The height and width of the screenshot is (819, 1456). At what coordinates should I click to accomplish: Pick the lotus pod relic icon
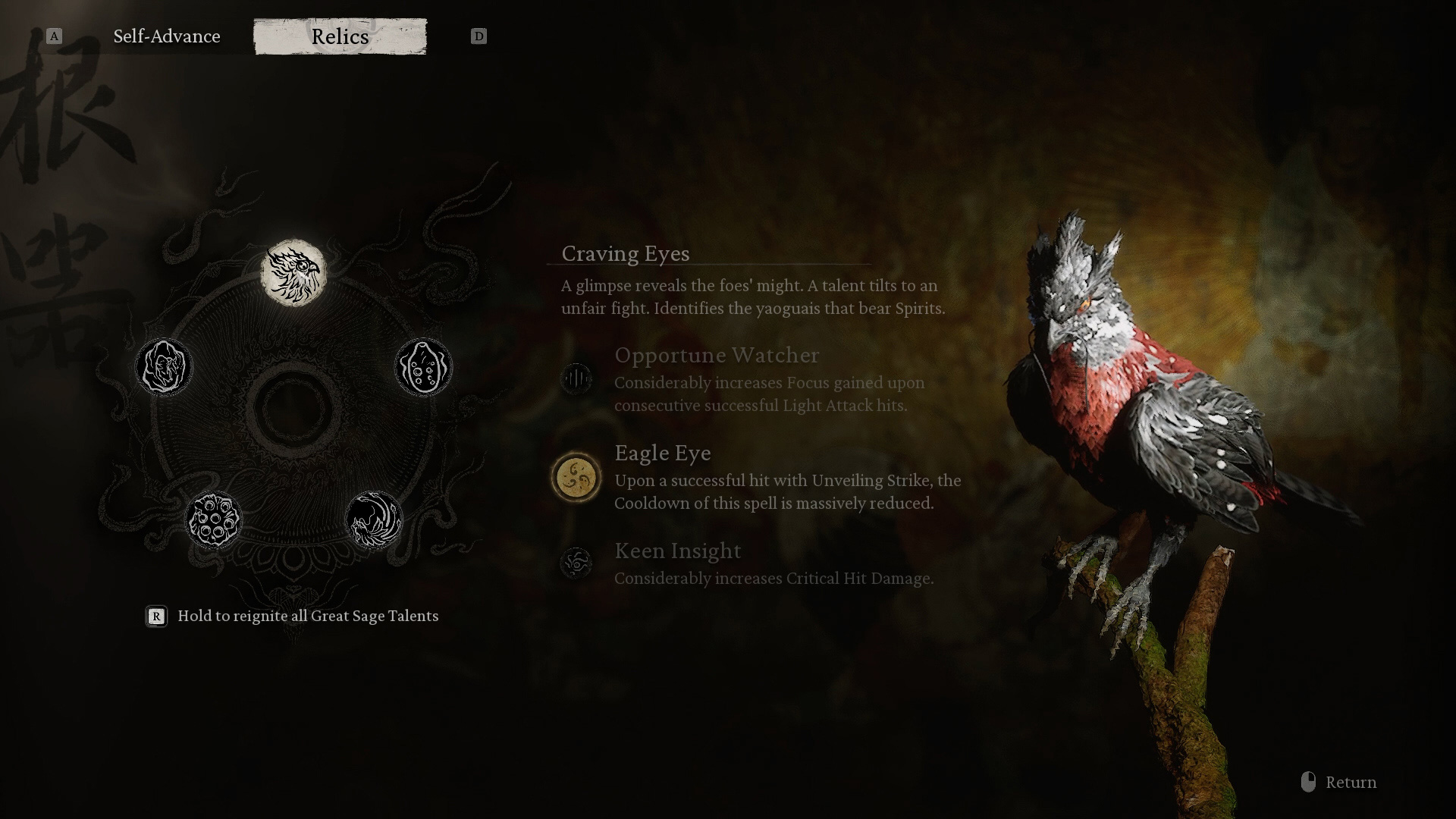tap(213, 520)
